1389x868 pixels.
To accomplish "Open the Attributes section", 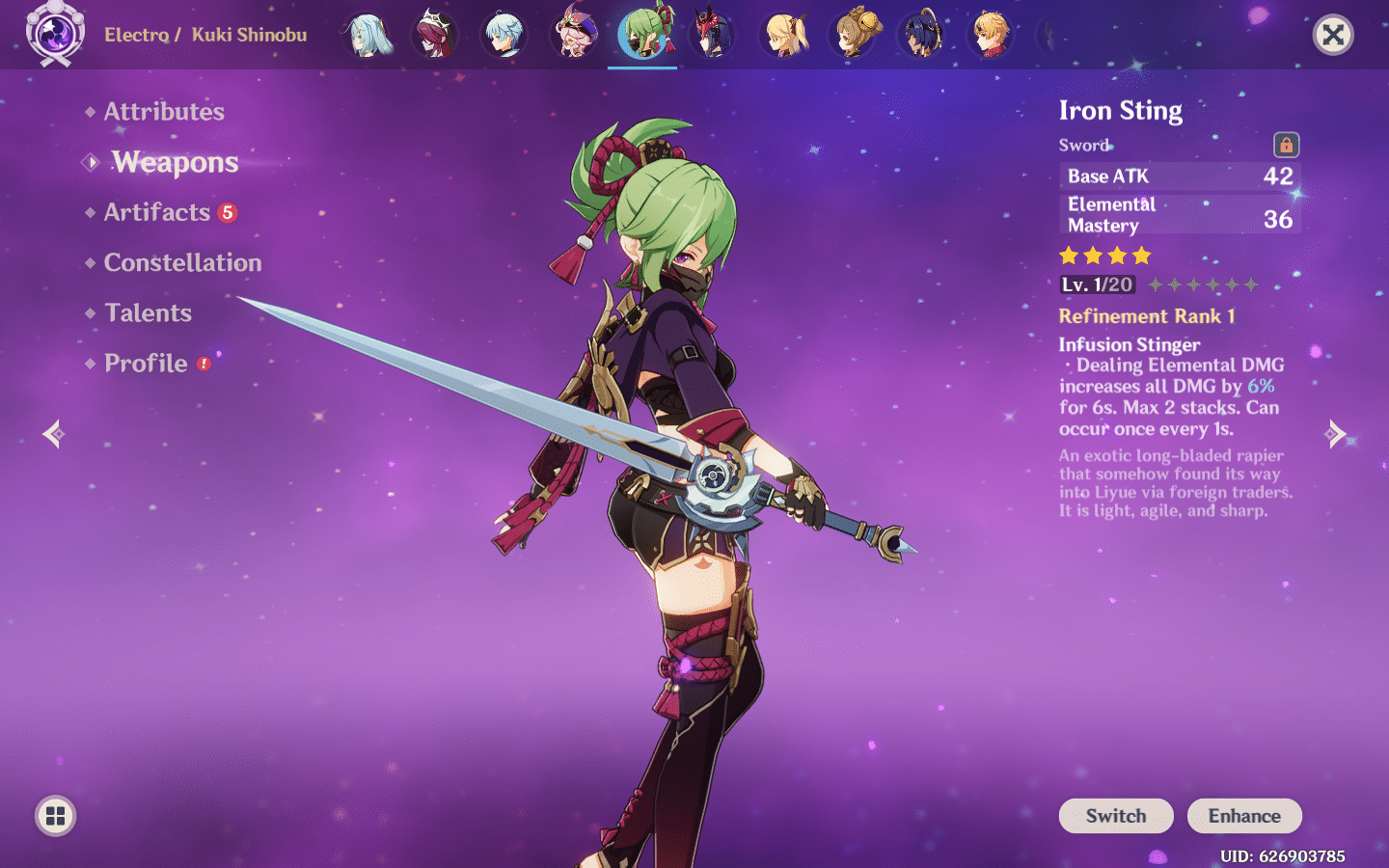I will point(163,112).
